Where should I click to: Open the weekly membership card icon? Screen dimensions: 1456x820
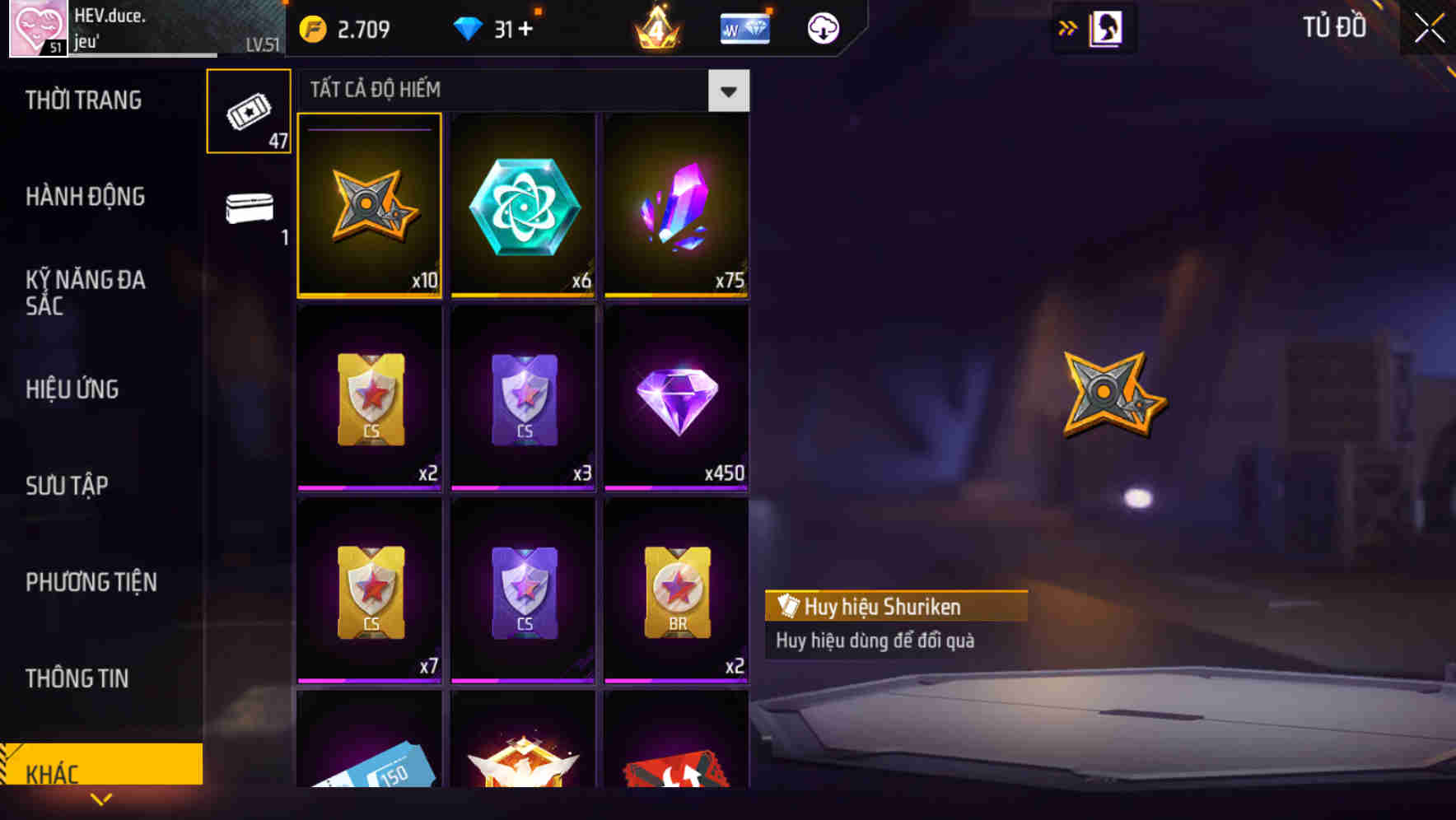tap(744, 27)
